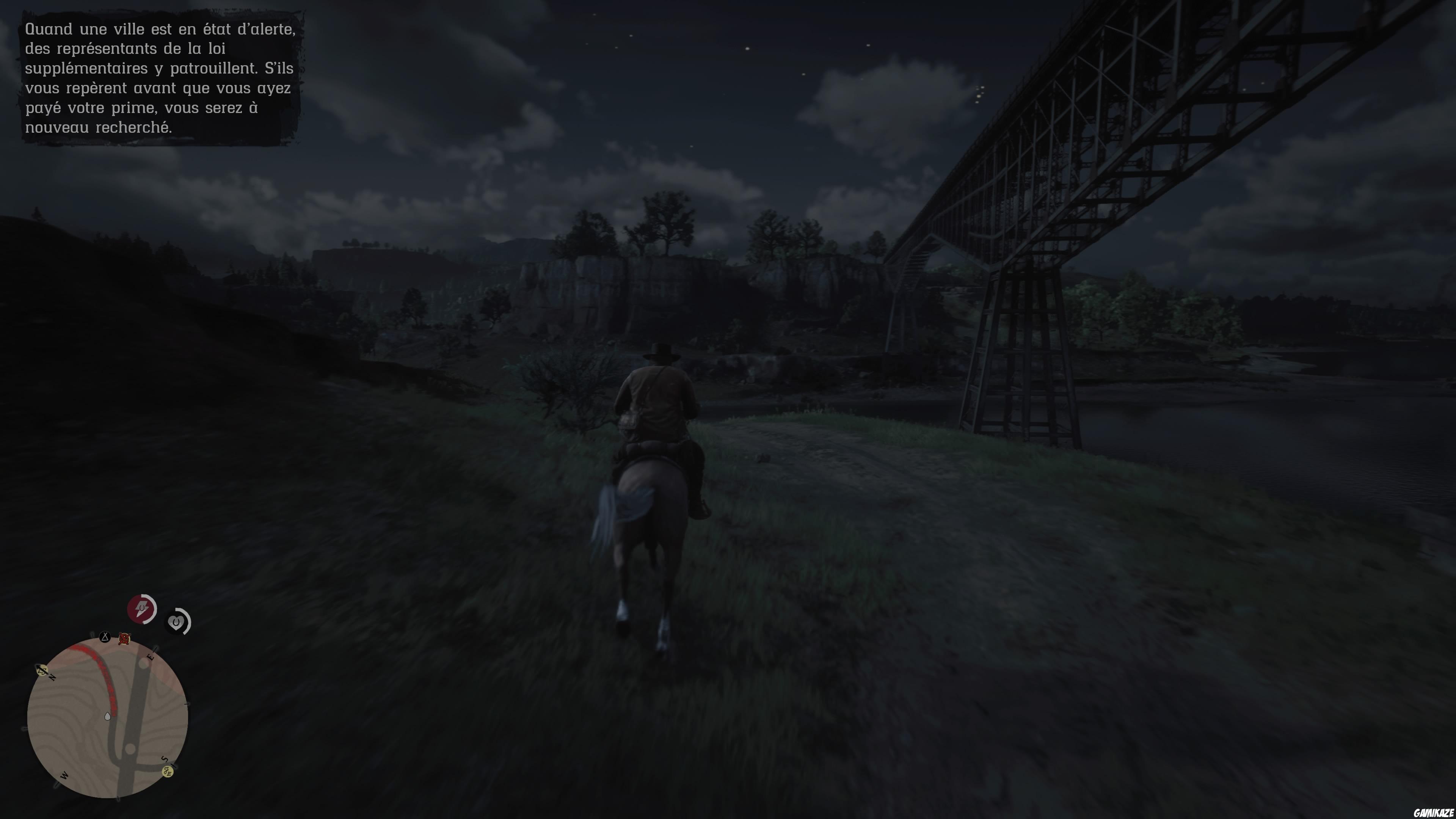The image size is (1456, 819).
Task: Click the black tent campsite icon on minimap
Action: pos(105,637)
